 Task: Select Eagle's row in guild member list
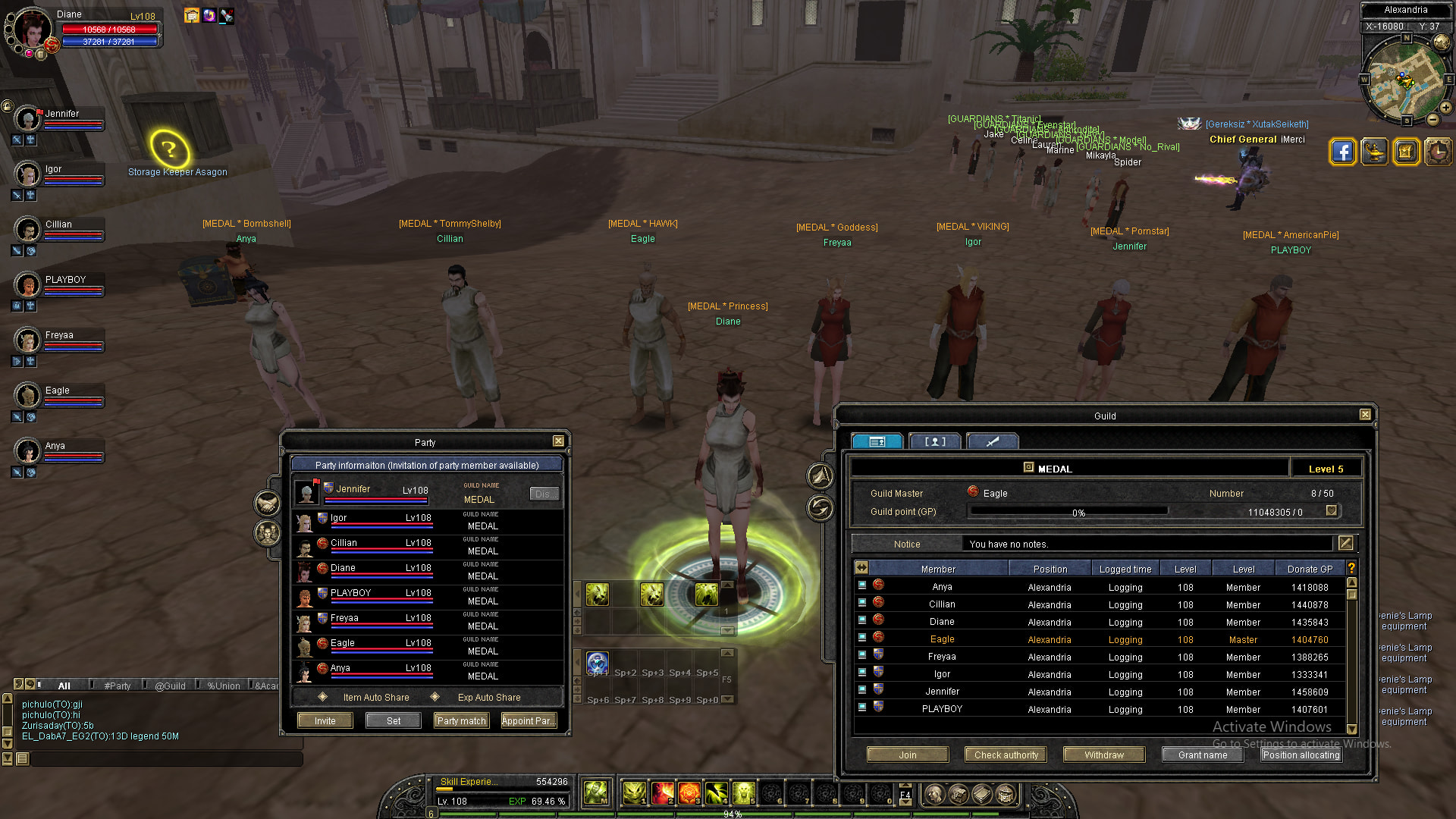click(x=942, y=639)
